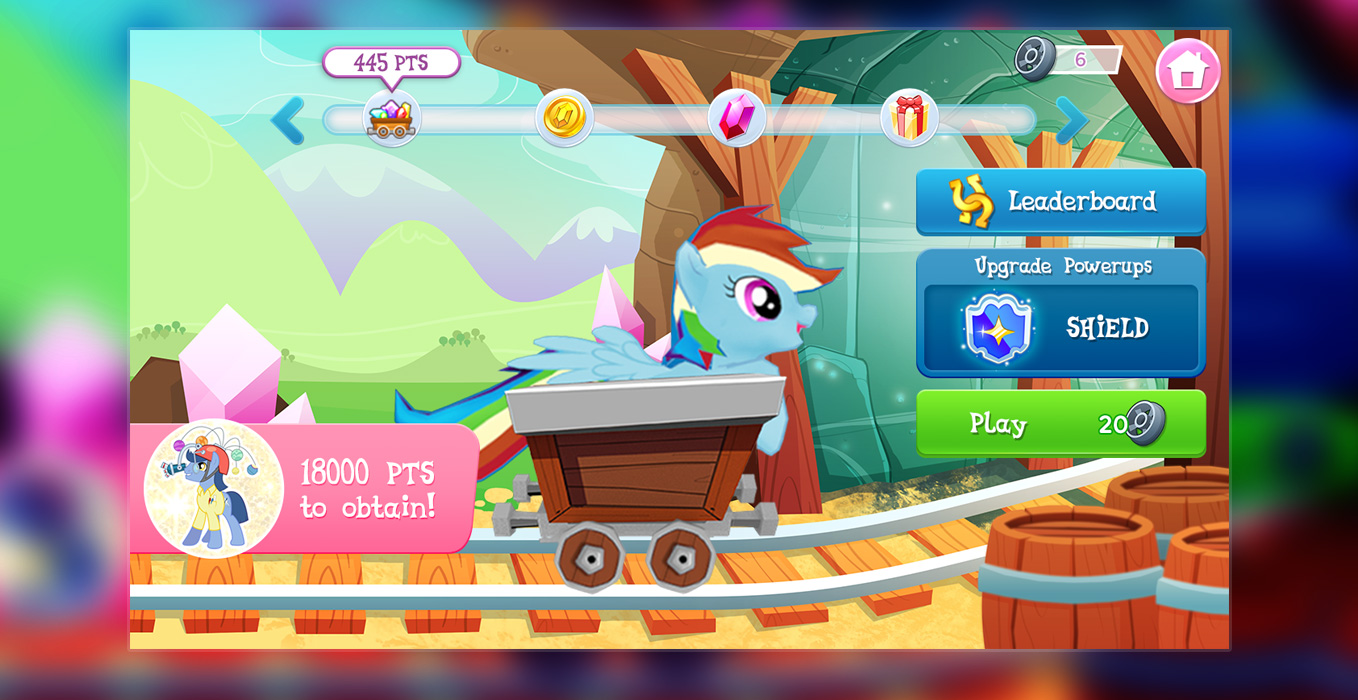Select the gift box reward milestone

pyautogui.click(x=909, y=118)
